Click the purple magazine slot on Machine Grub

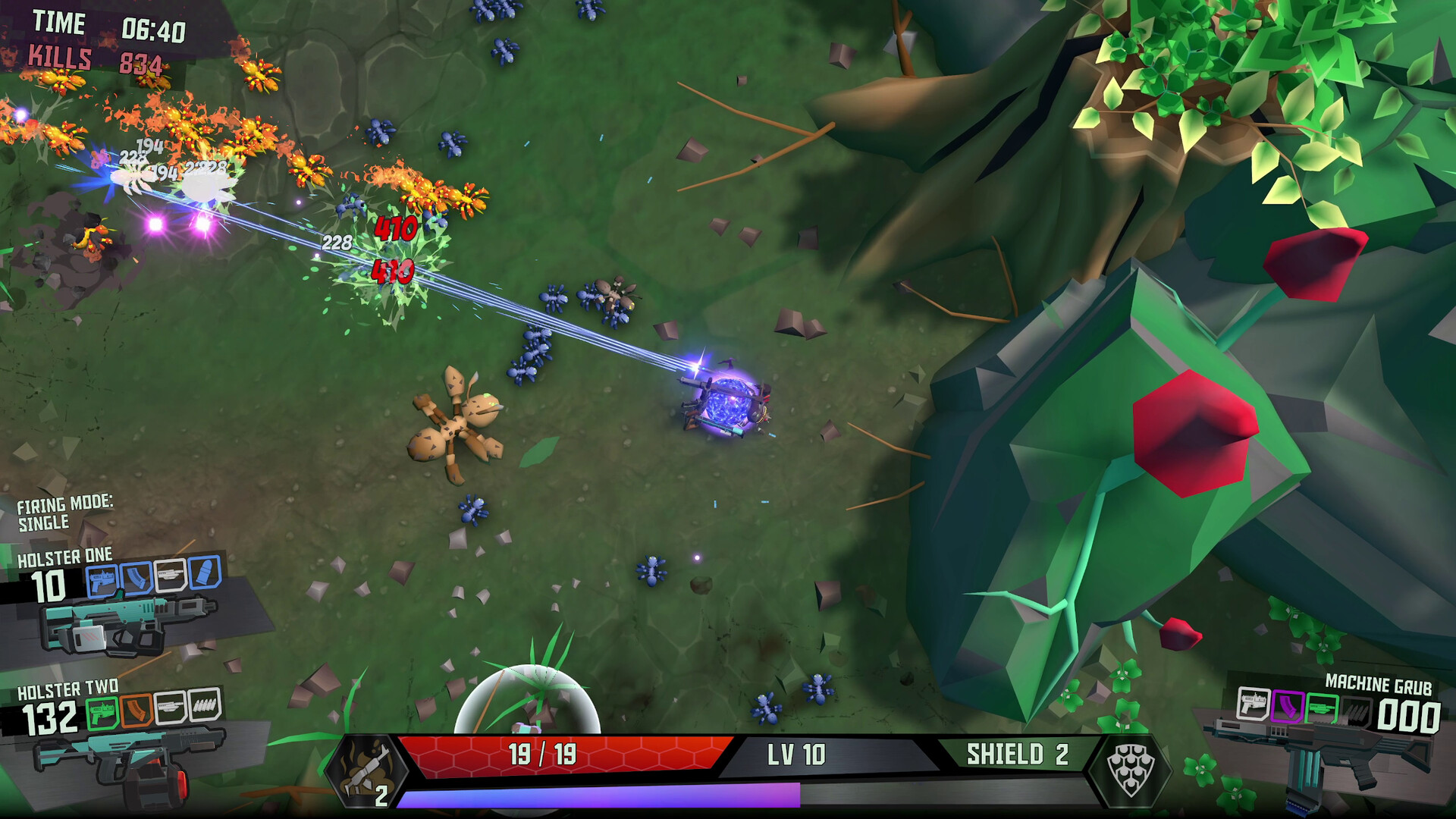point(1287,705)
